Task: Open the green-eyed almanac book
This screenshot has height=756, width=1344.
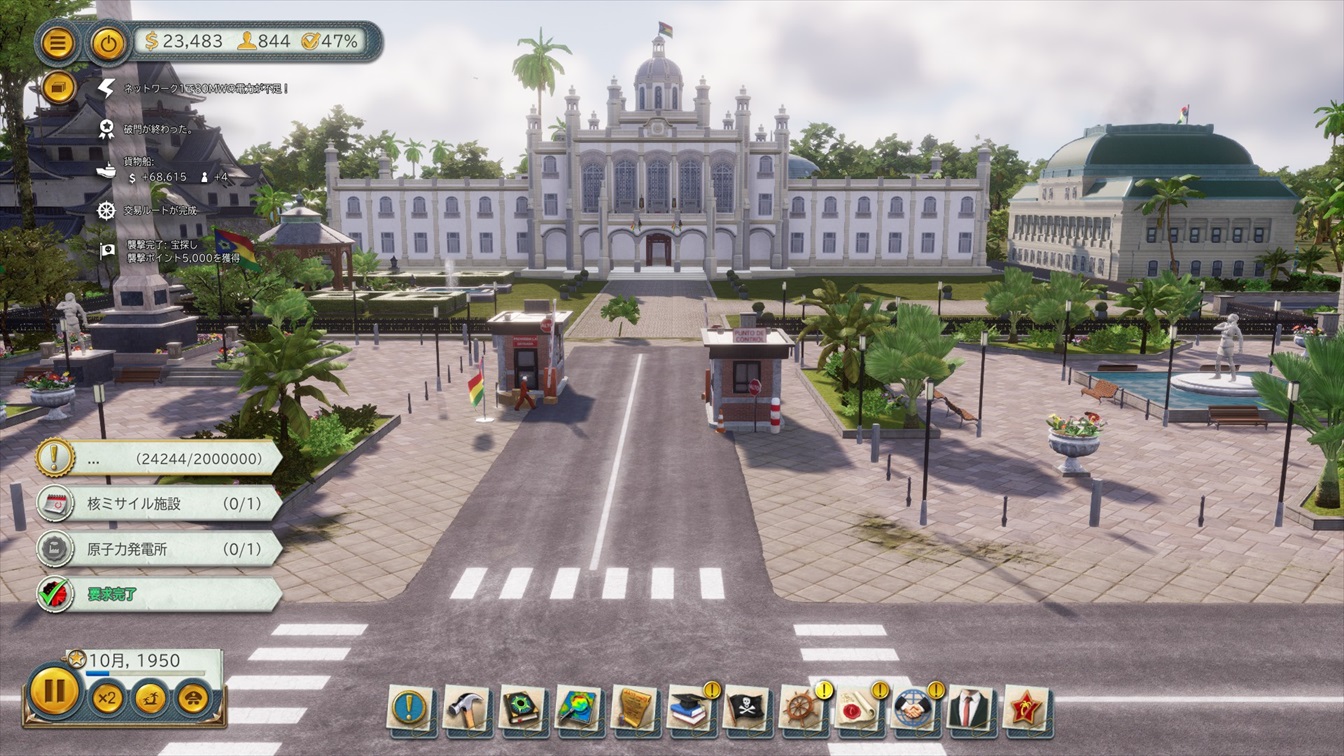Action: coord(522,707)
